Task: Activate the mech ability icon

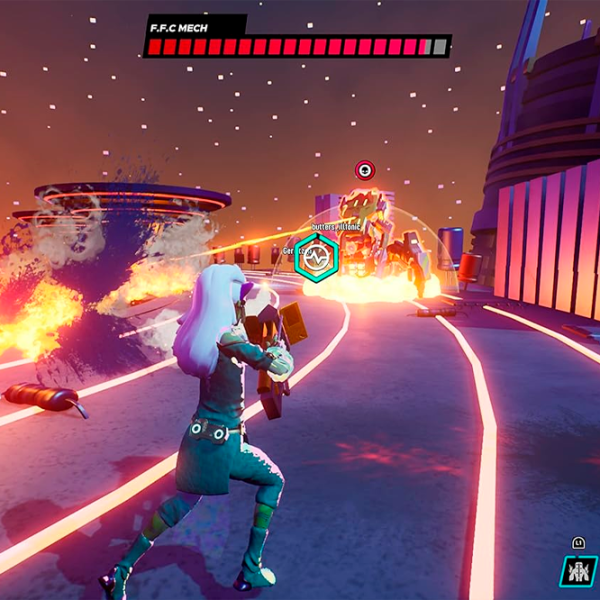Action: click(578, 572)
